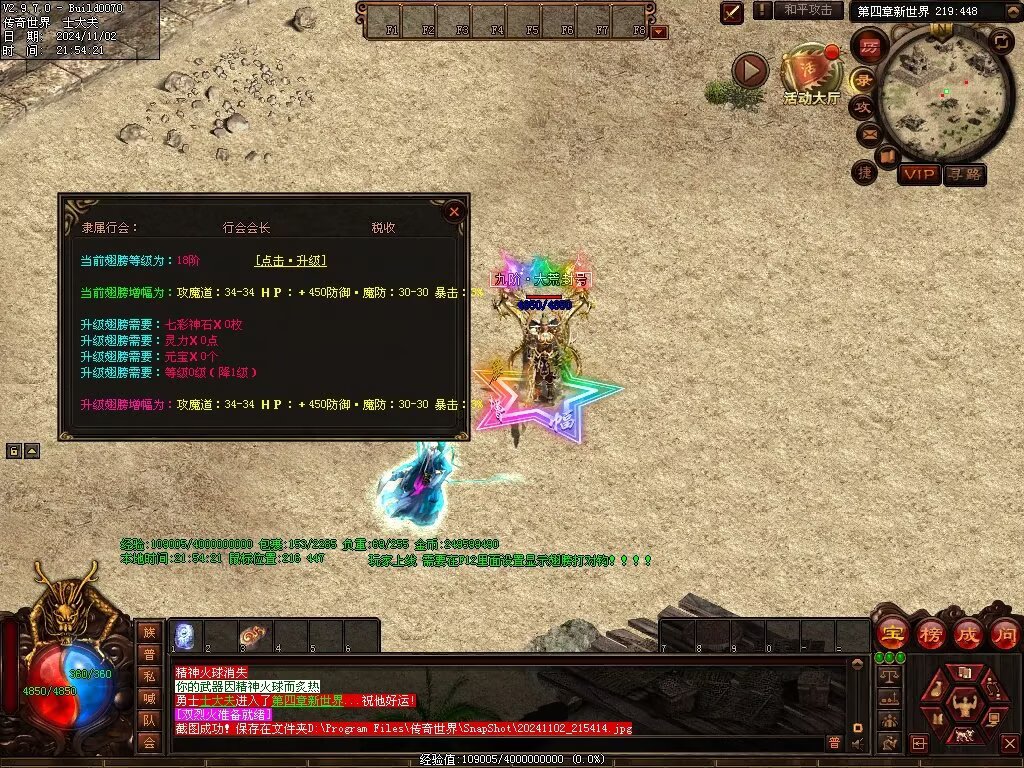The image size is (1024, 768).
Task: Open the mail envelope icon
Action: click(x=867, y=133)
